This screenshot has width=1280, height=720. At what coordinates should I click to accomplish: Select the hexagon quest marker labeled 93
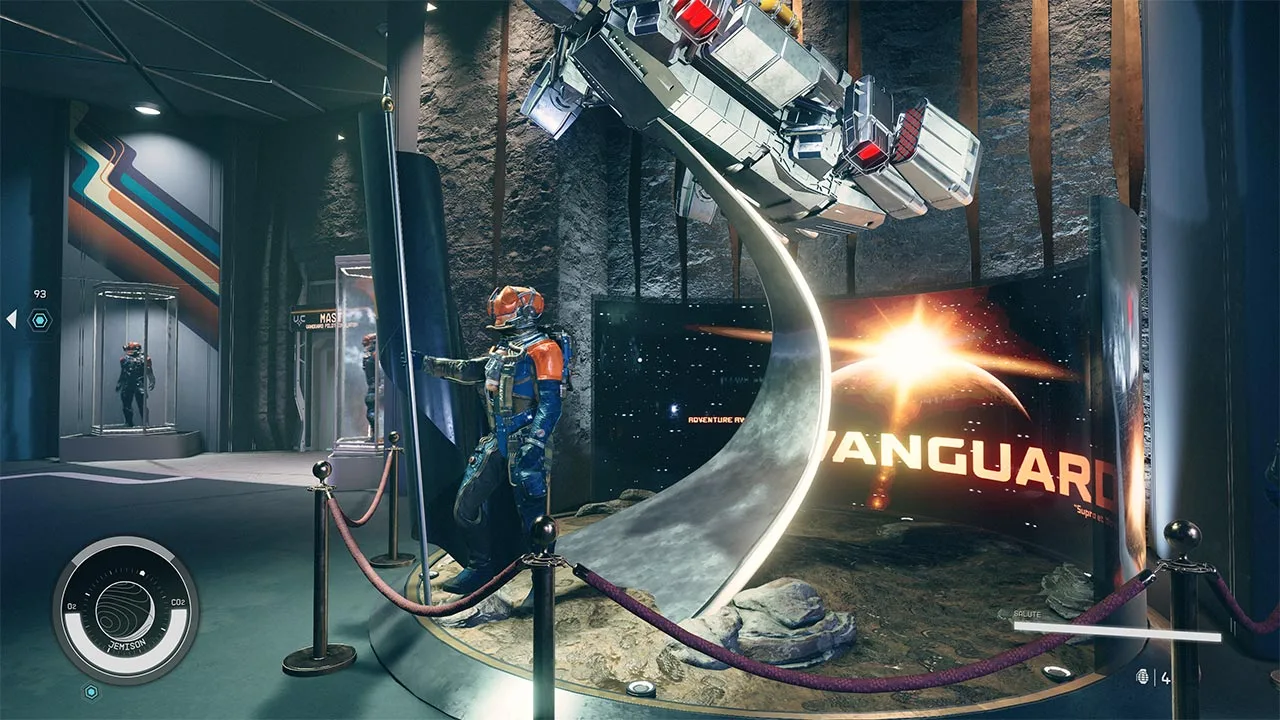click(x=40, y=320)
